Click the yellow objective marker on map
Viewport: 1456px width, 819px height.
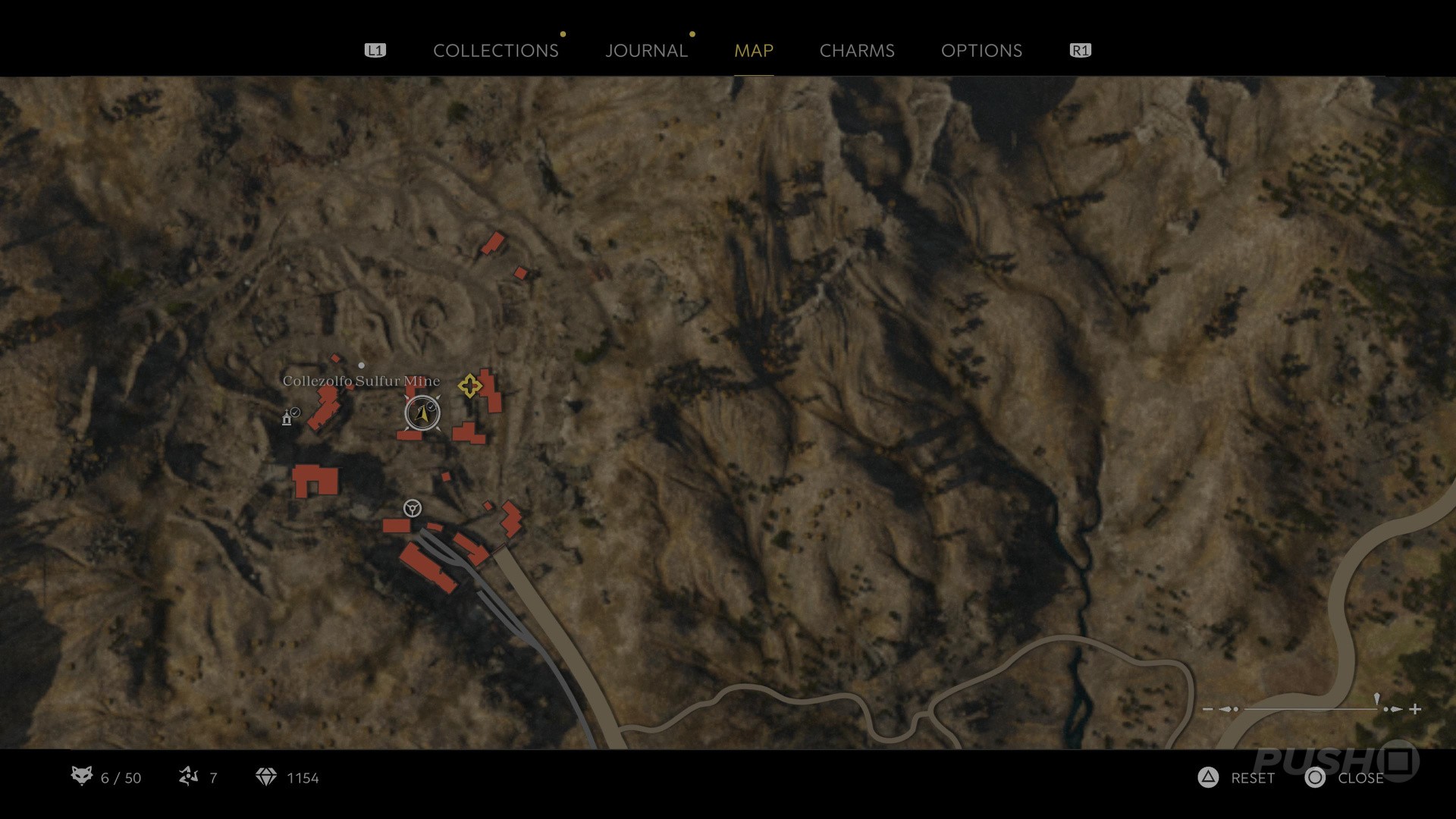pyautogui.click(x=469, y=386)
